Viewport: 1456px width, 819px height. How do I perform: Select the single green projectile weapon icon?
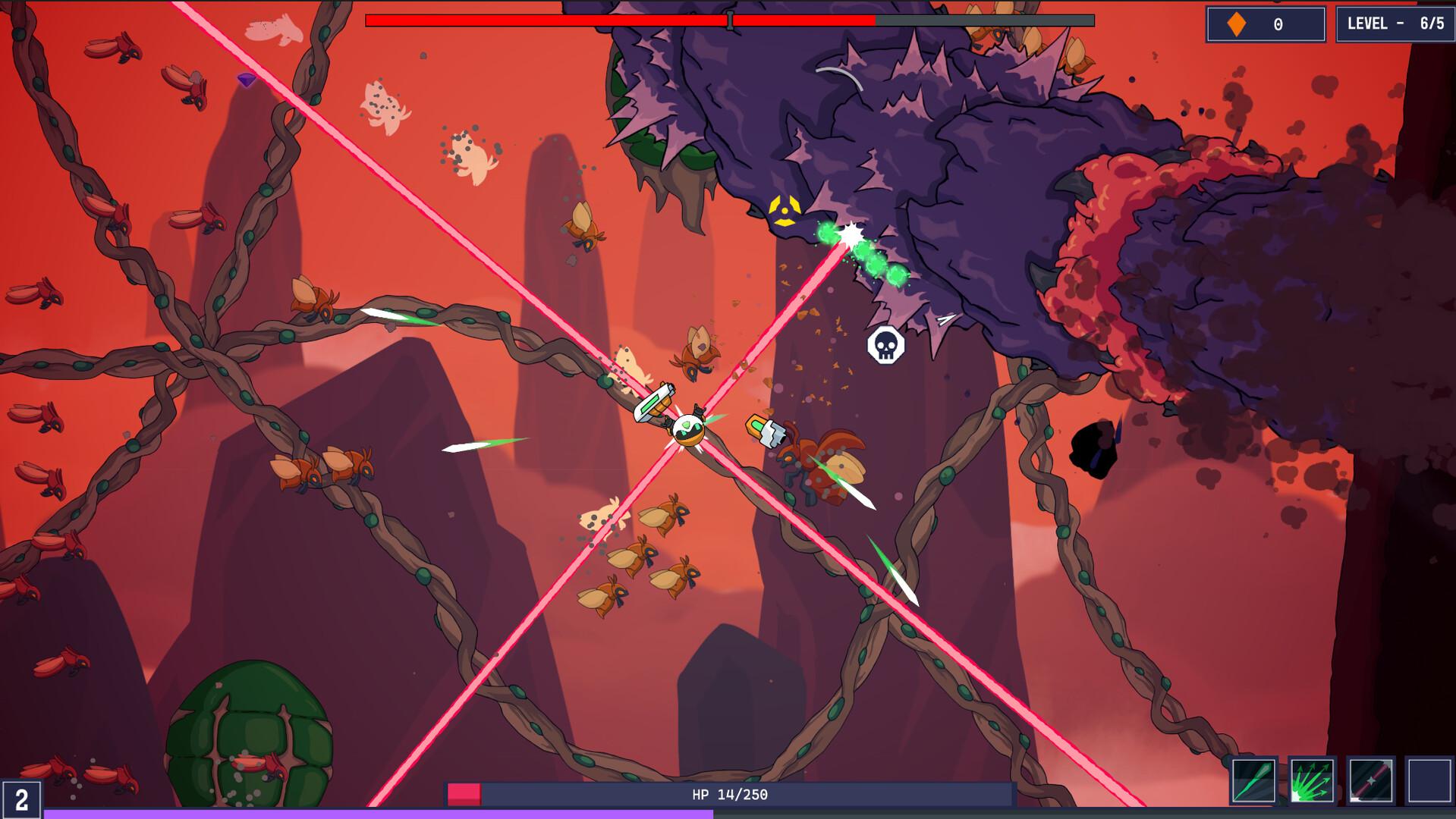click(1253, 783)
